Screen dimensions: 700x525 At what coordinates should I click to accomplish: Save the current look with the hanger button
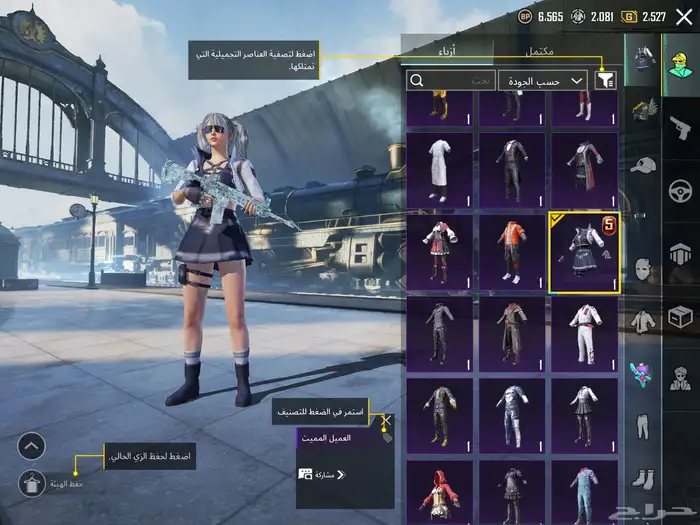click(x=31, y=483)
